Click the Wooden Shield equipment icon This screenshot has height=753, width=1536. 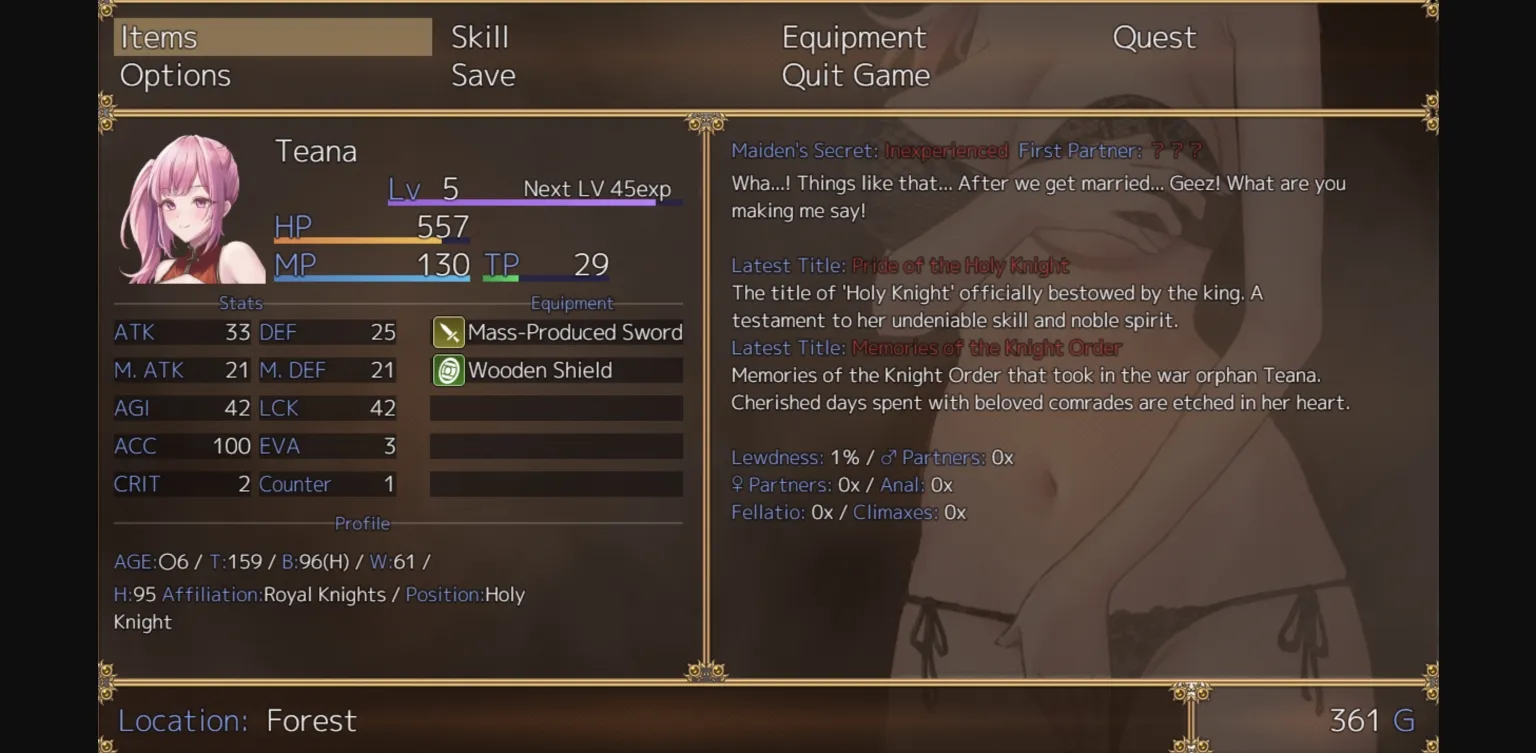pyautogui.click(x=448, y=370)
